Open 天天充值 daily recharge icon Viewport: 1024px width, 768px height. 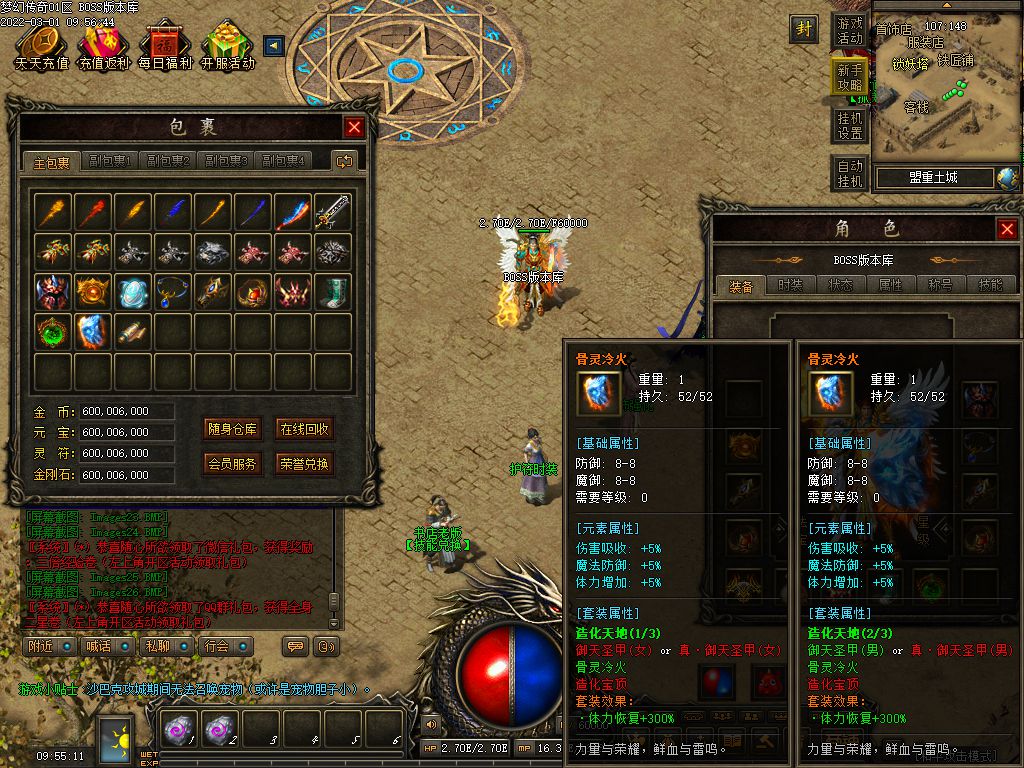[x=41, y=48]
